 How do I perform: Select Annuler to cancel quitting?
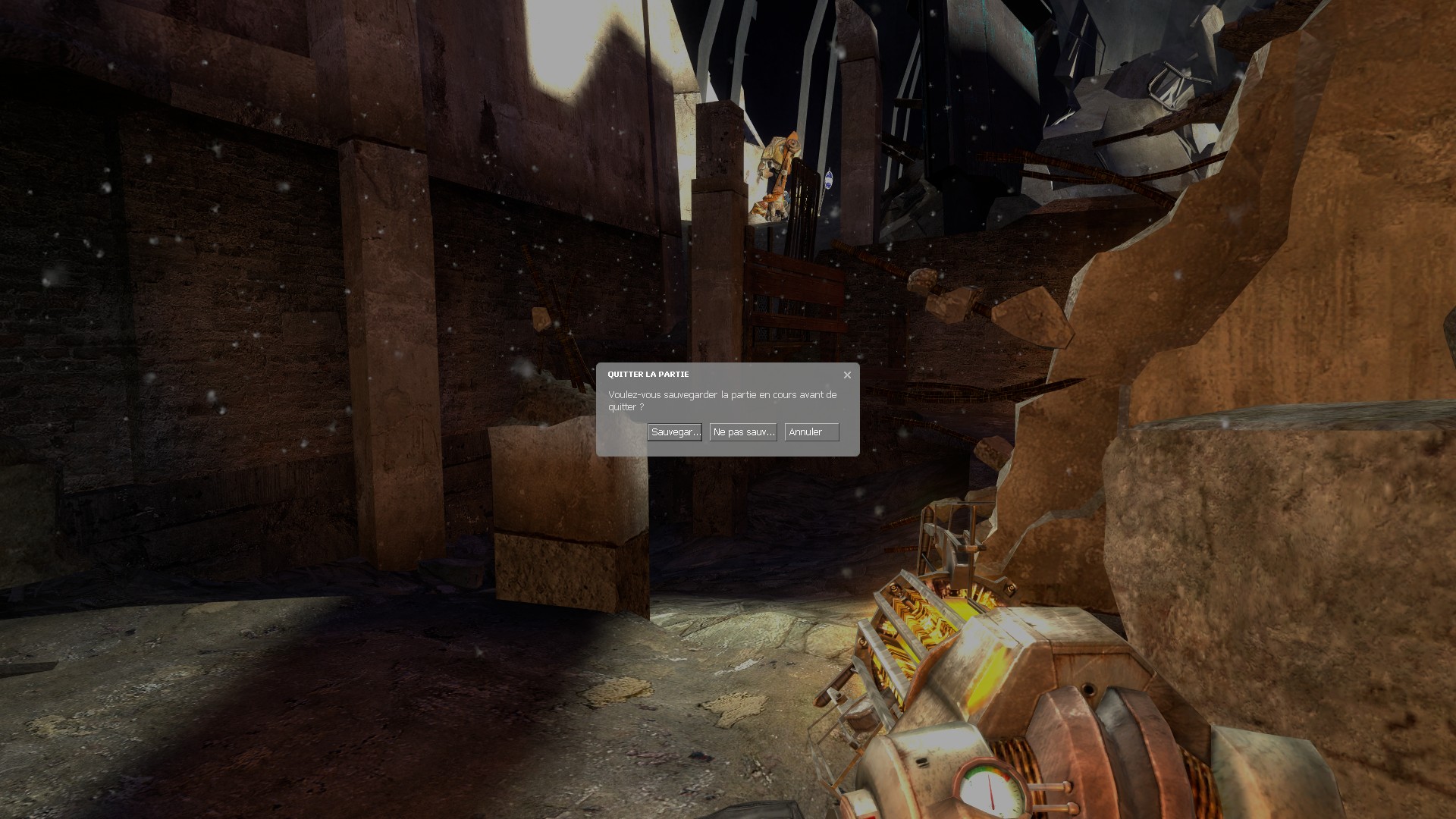pos(811,432)
